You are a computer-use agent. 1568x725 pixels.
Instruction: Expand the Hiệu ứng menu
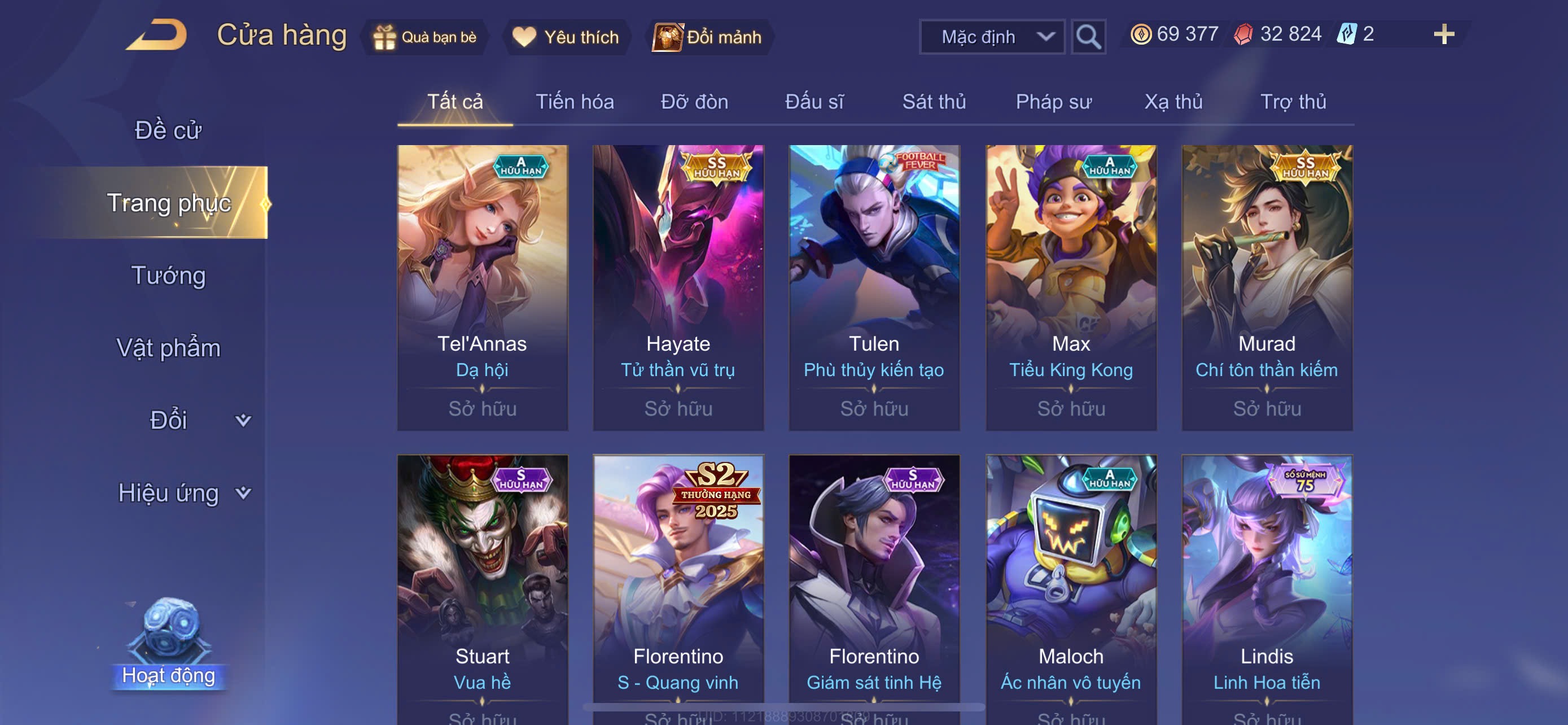point(183,492)
